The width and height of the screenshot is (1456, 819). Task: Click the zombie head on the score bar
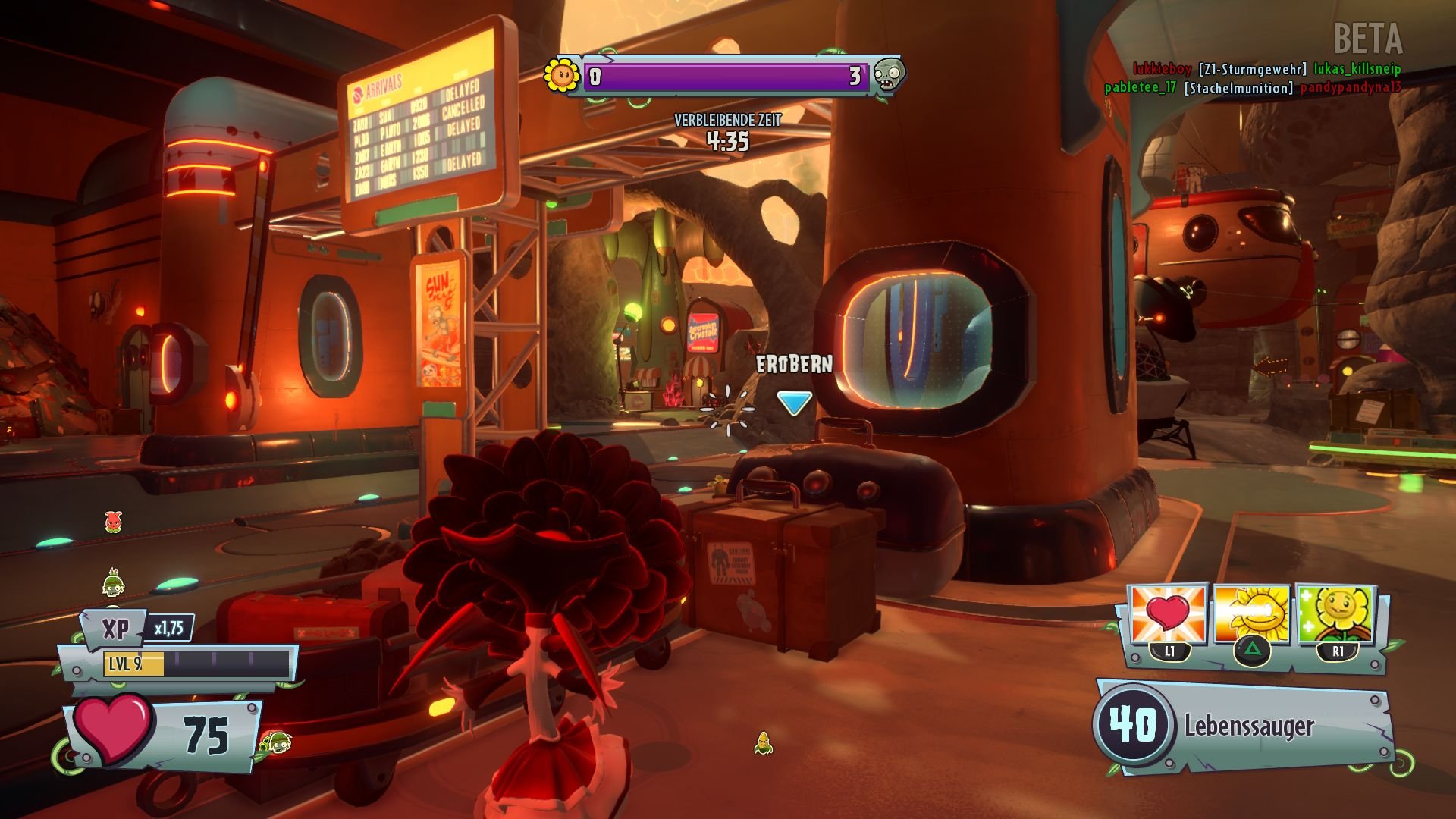tap(892, 76)
